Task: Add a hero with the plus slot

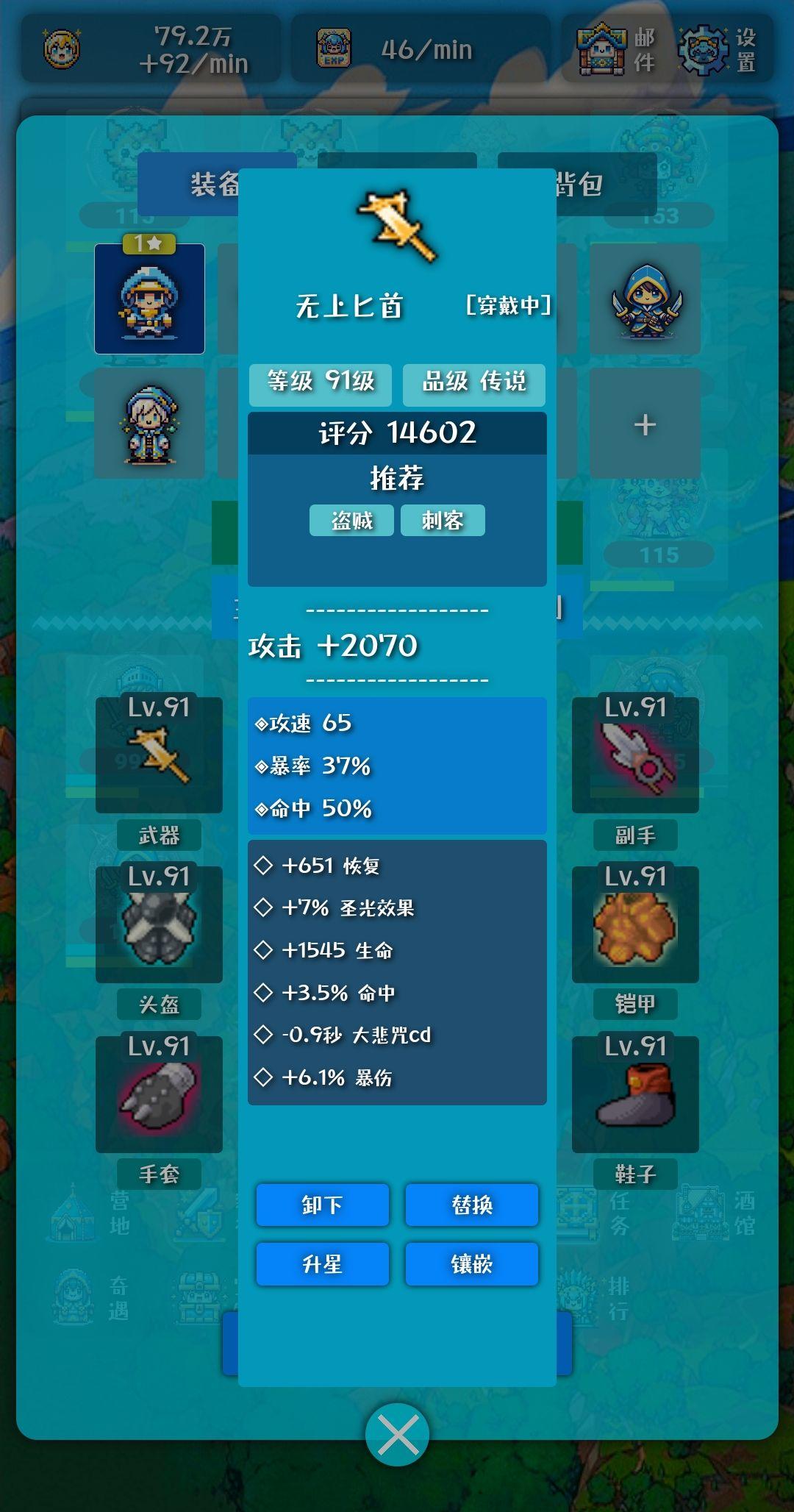Action: point(645,424)
